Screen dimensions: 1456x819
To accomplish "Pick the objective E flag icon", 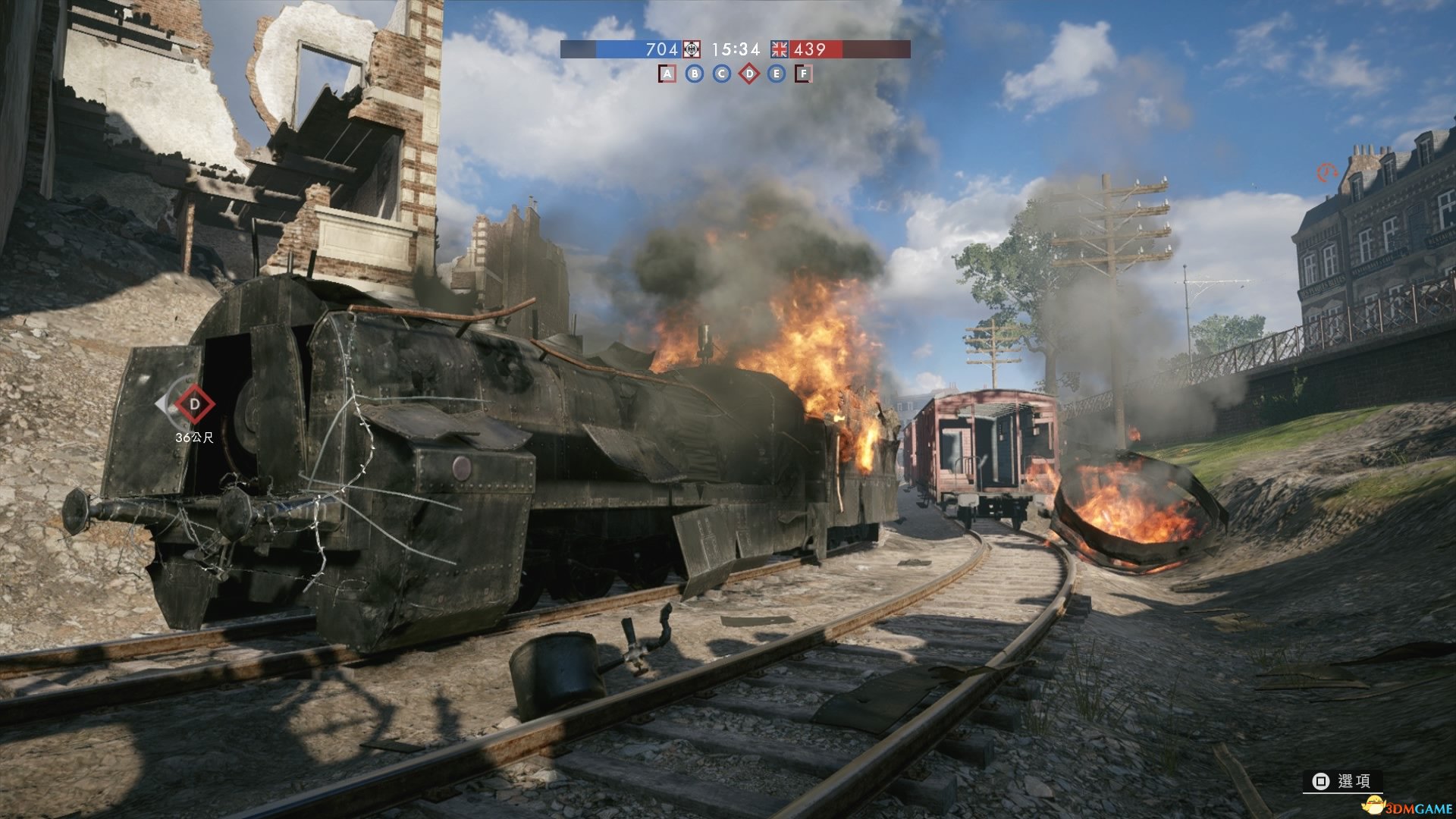I will point(776,74).
